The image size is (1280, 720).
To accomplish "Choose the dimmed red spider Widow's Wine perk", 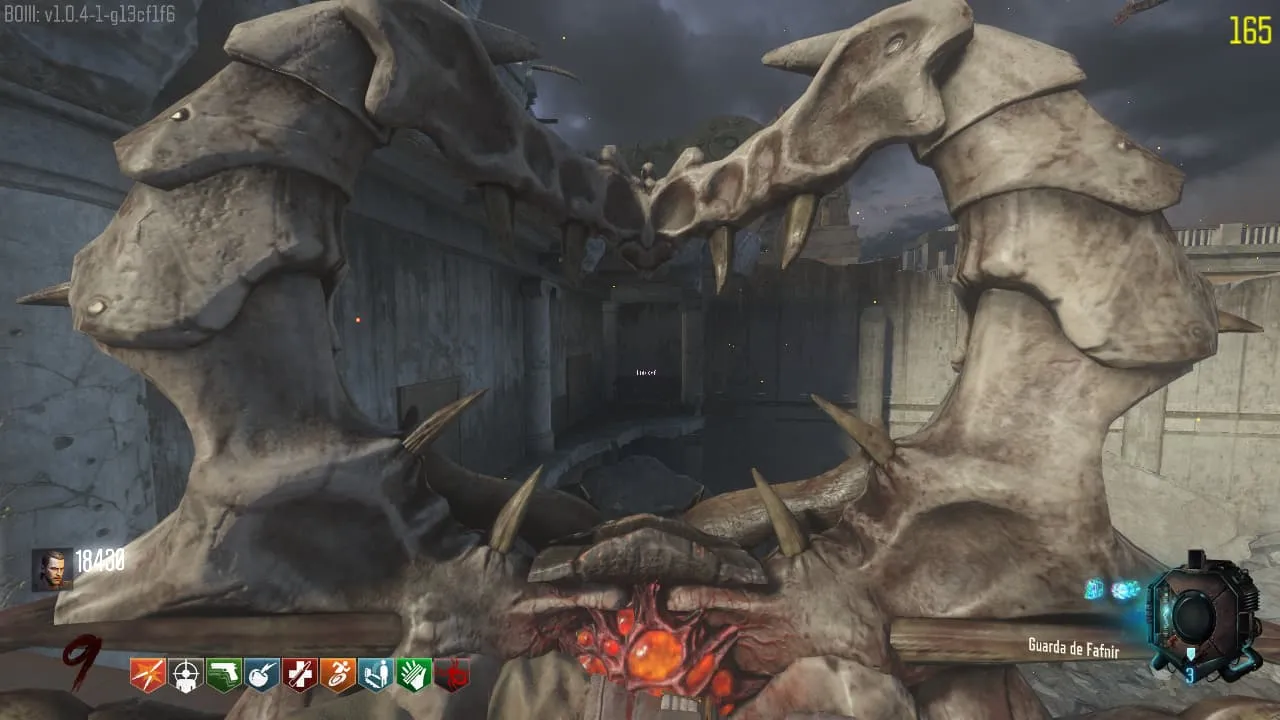I will coord(452,676).
